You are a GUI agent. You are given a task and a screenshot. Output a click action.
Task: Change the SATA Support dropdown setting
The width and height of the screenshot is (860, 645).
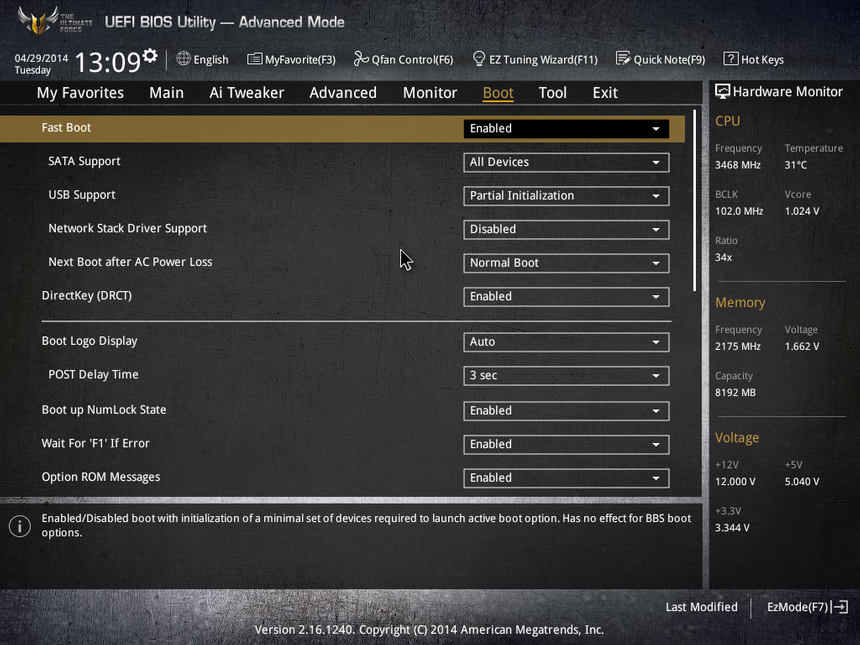coord(566,162)
